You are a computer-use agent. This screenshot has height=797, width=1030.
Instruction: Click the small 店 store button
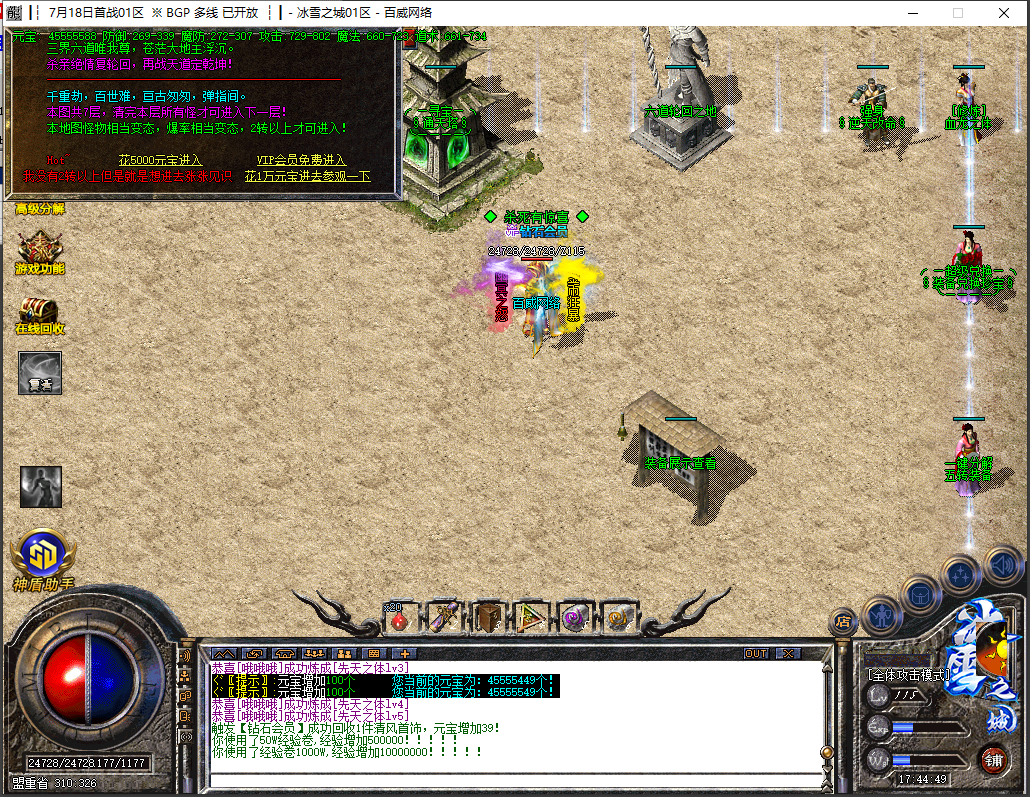tap(842, 622)
